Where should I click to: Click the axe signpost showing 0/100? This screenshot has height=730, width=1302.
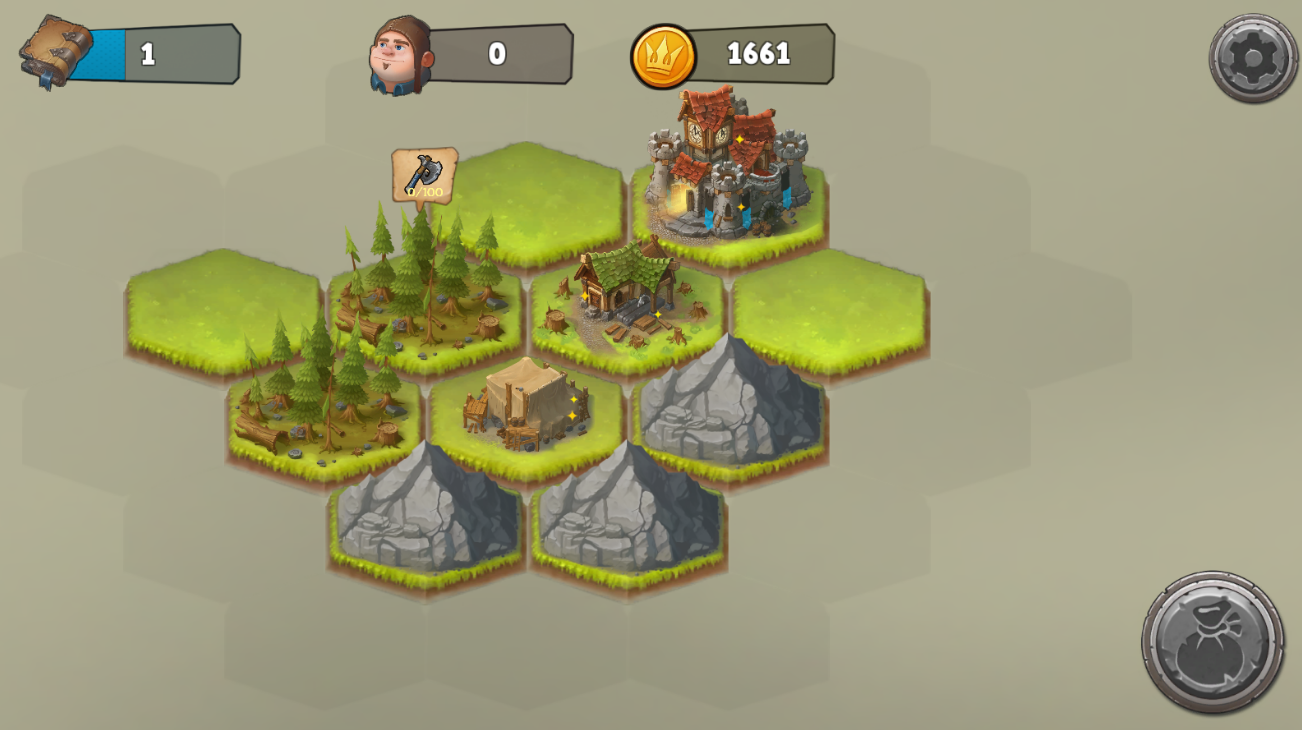click(x=424, y=176)
